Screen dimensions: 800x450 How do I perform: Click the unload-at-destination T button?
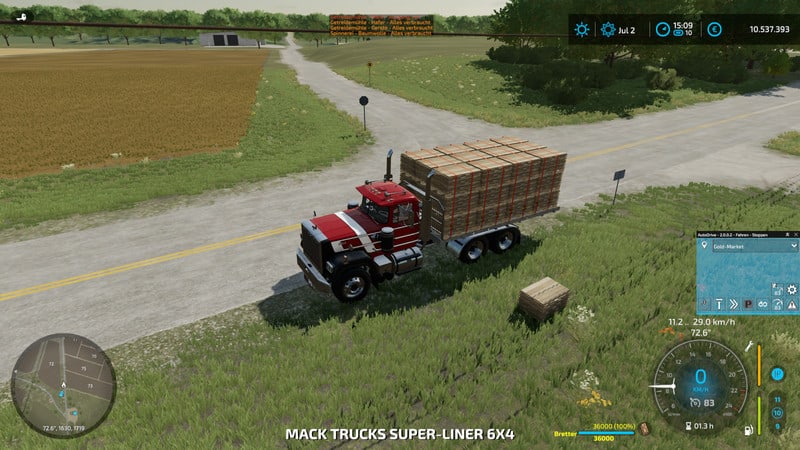click(718, 303)
